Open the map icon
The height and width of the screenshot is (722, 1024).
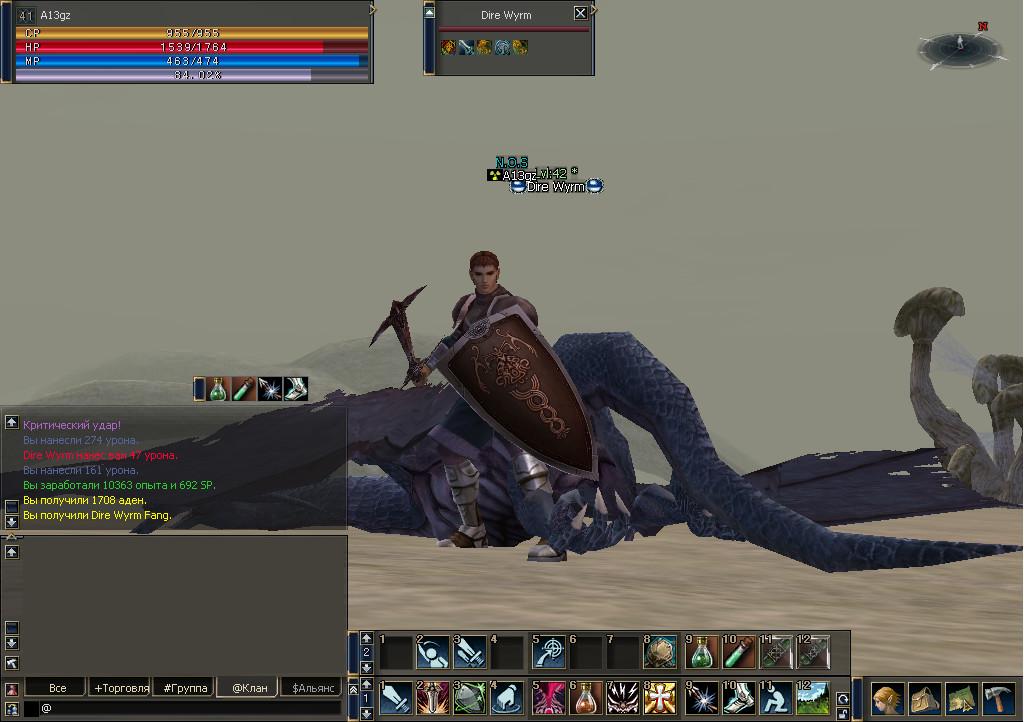[961, 697]
